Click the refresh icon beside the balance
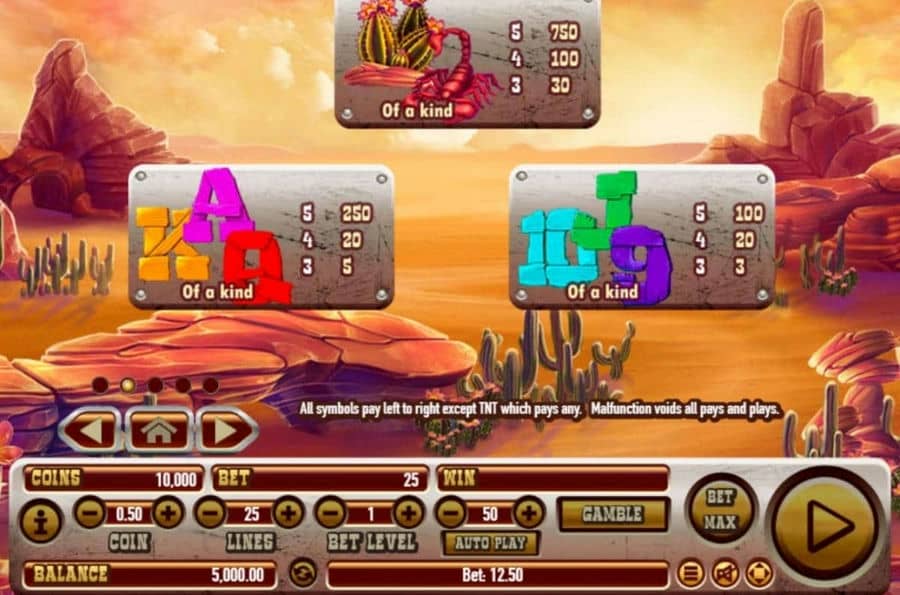Image resolution: width=900 pixels, height=595 pixels. pyautogui.click(x=302, y=573)
